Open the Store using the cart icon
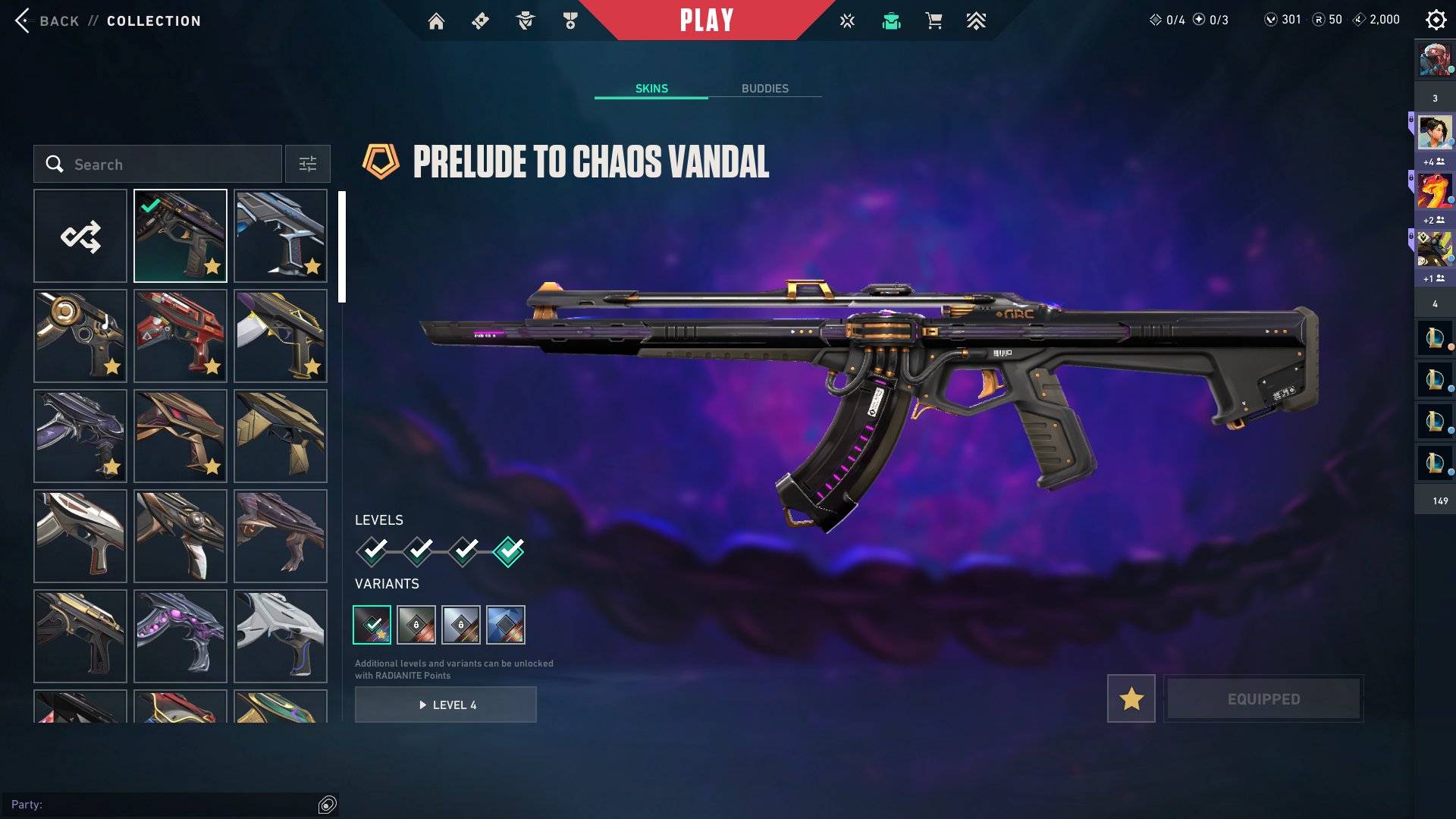1456x819 pixels. [x=934, y=20]
